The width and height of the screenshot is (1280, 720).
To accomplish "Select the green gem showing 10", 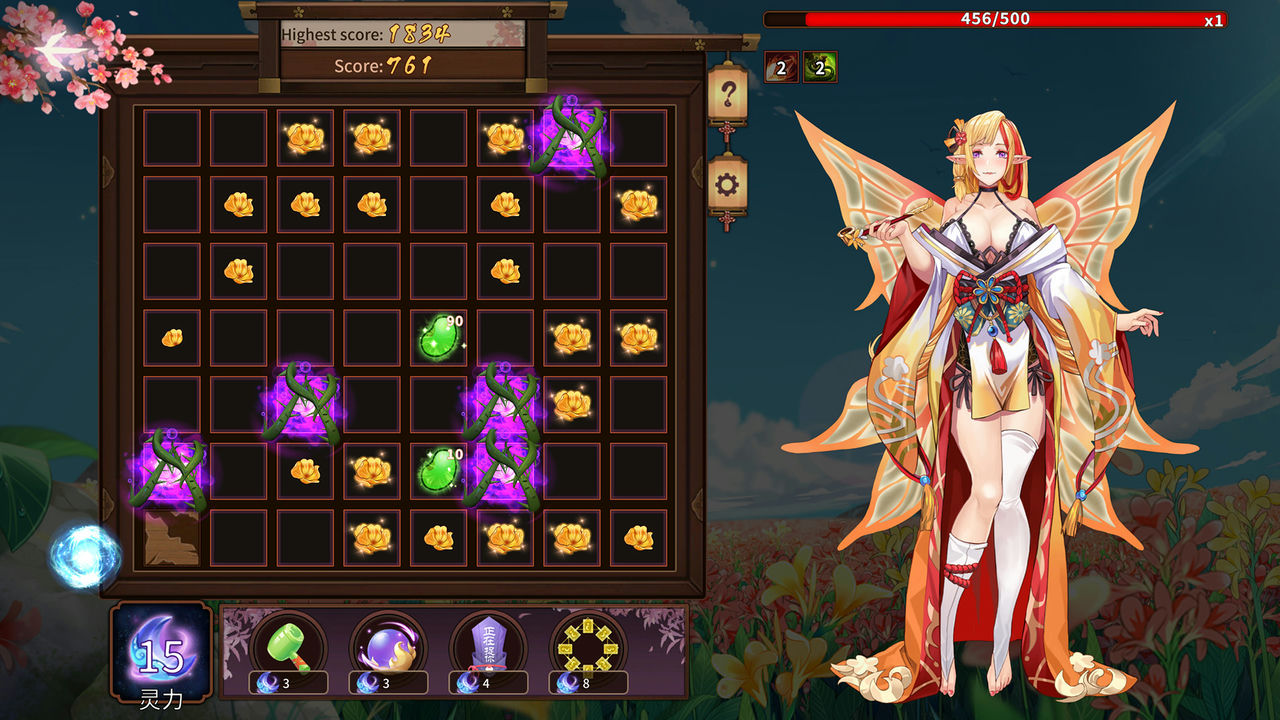I will point(437,470).
